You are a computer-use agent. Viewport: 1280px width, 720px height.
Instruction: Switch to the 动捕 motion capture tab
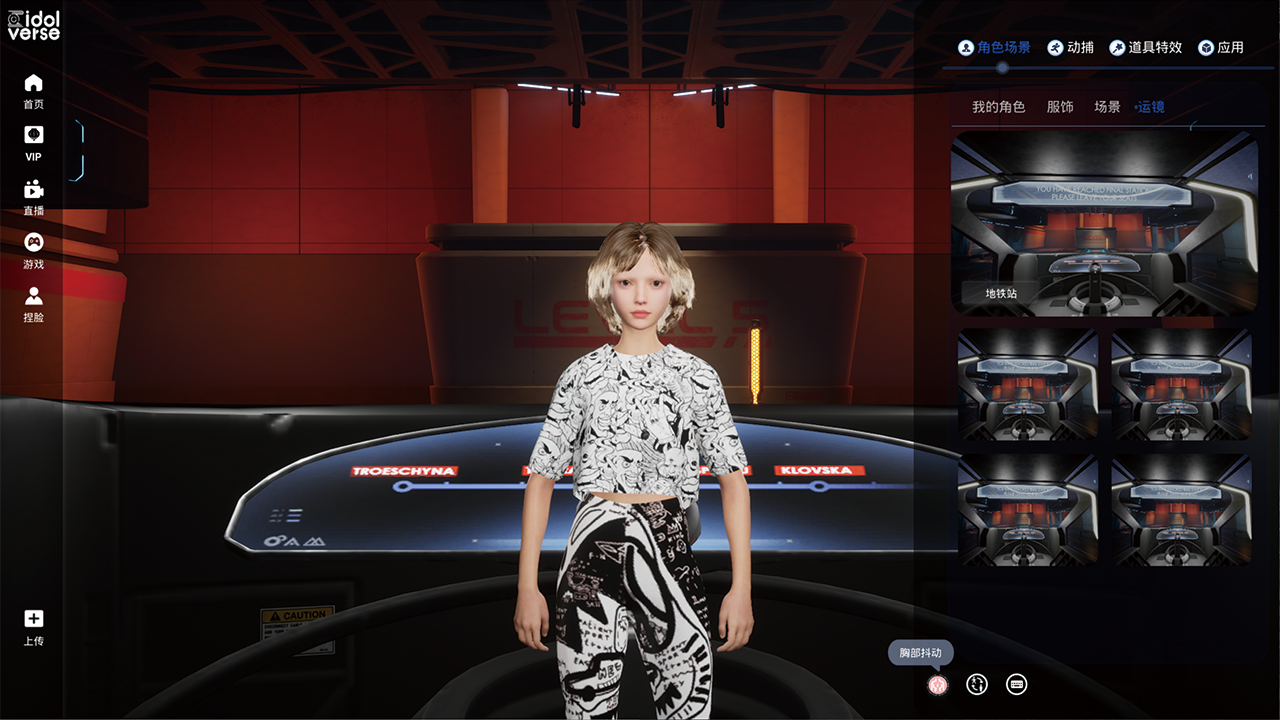click(1071, 47)
